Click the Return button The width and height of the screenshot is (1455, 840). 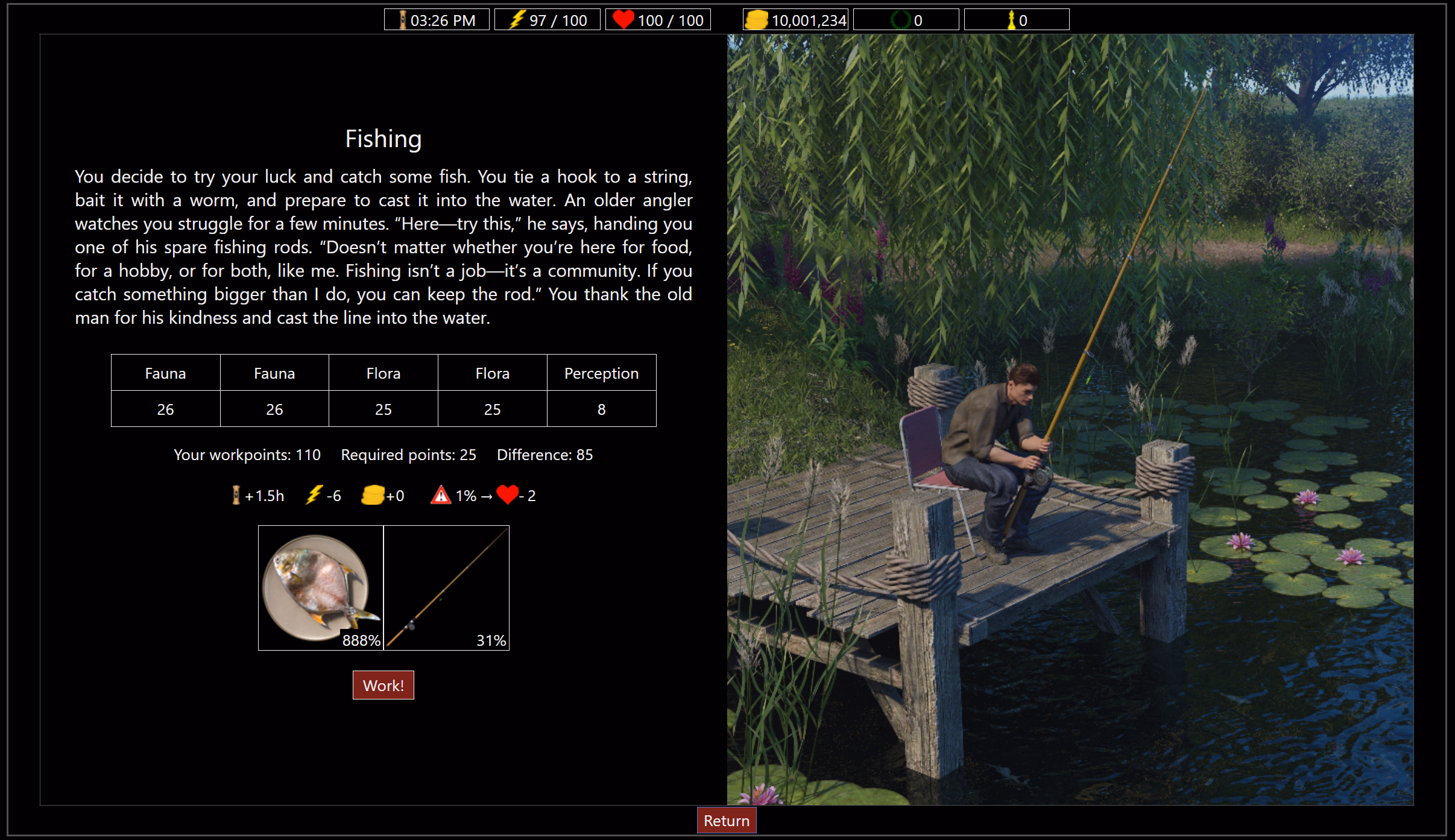[726, 821]
